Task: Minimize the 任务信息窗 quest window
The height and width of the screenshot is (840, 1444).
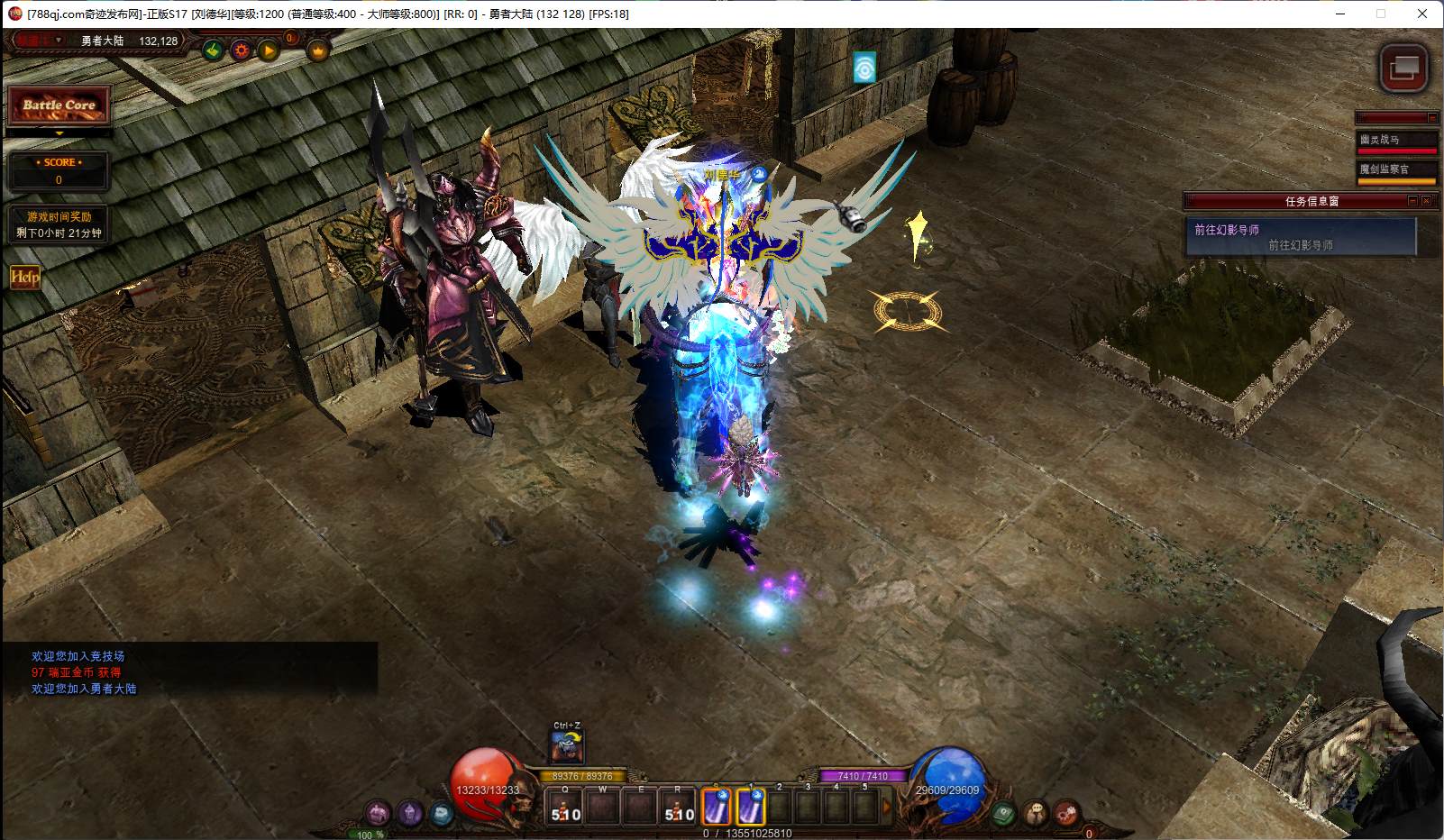Action: pos(1412,201)
